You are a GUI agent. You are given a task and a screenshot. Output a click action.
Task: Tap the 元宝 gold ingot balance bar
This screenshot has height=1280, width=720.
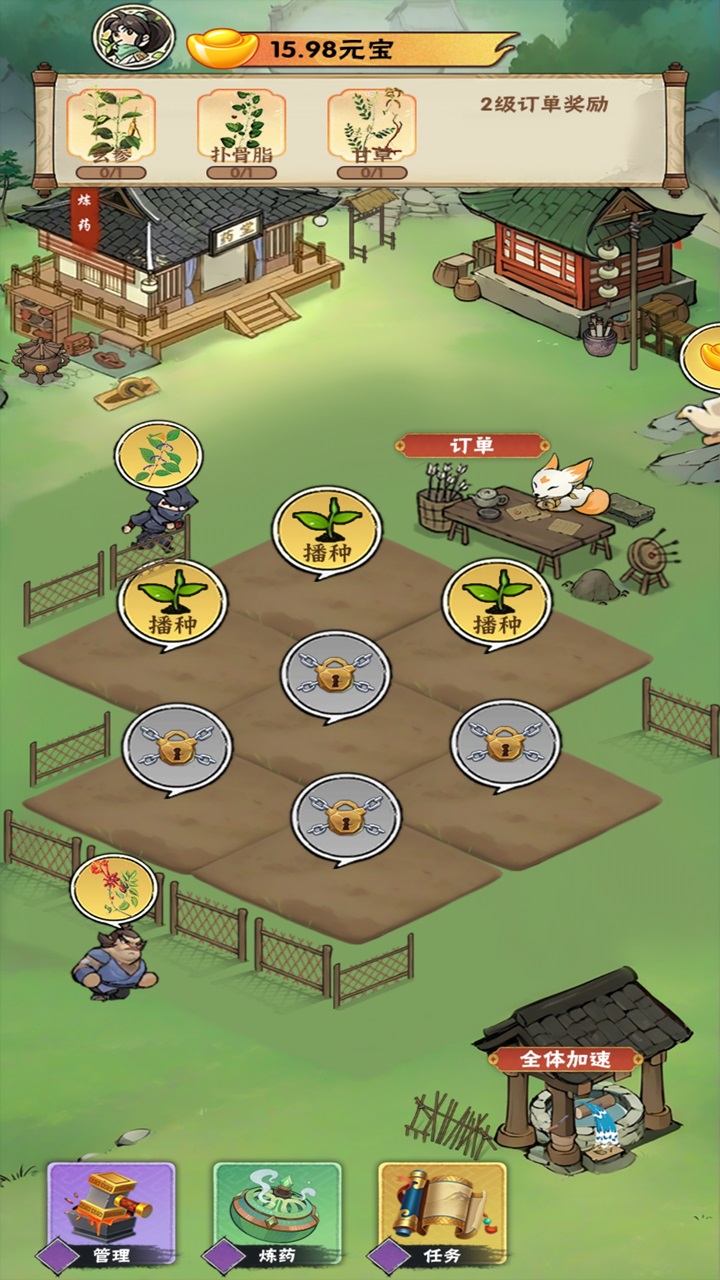click(350, 48)
